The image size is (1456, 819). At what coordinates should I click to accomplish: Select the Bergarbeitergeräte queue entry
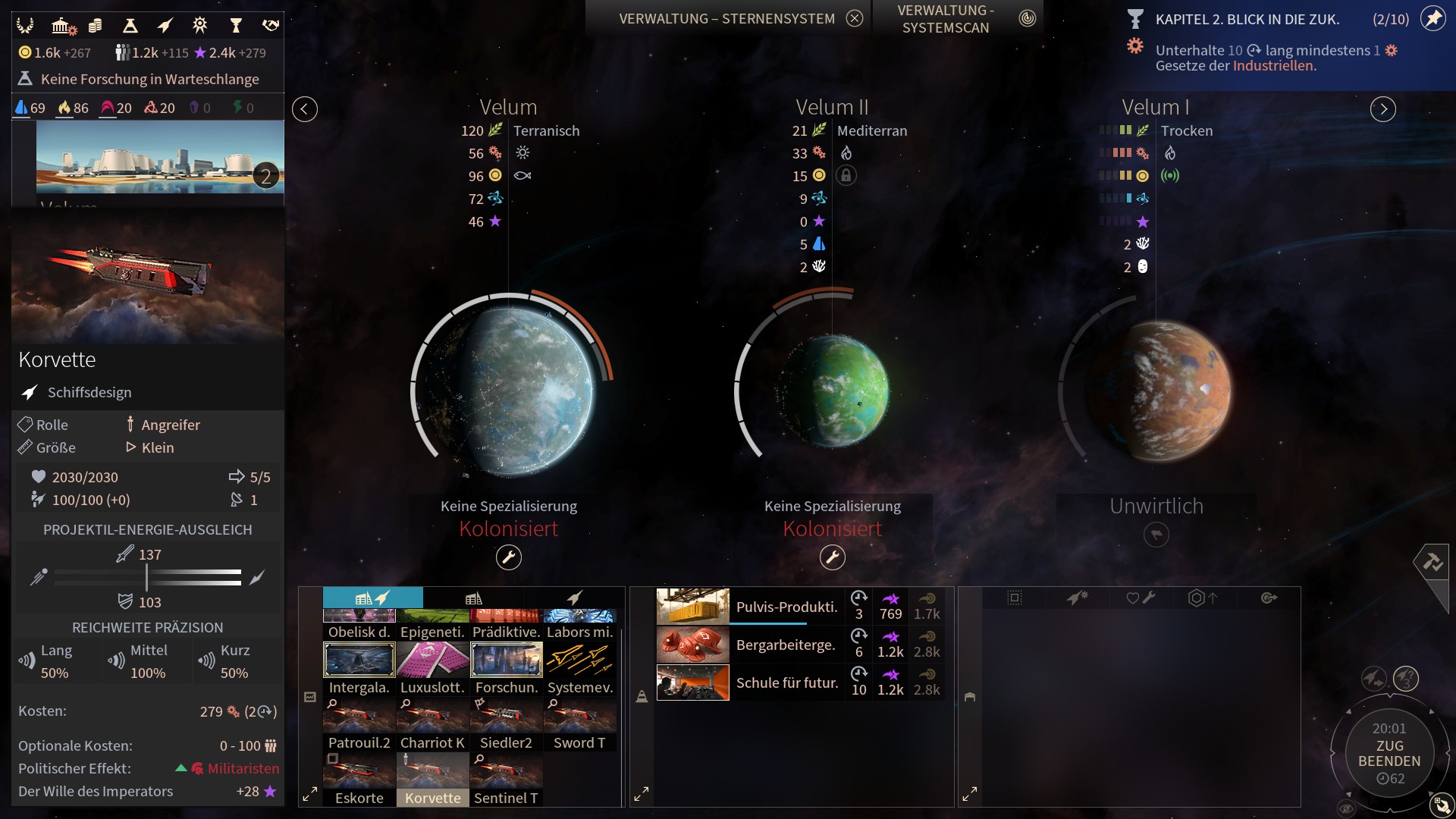tap(786, 645)
